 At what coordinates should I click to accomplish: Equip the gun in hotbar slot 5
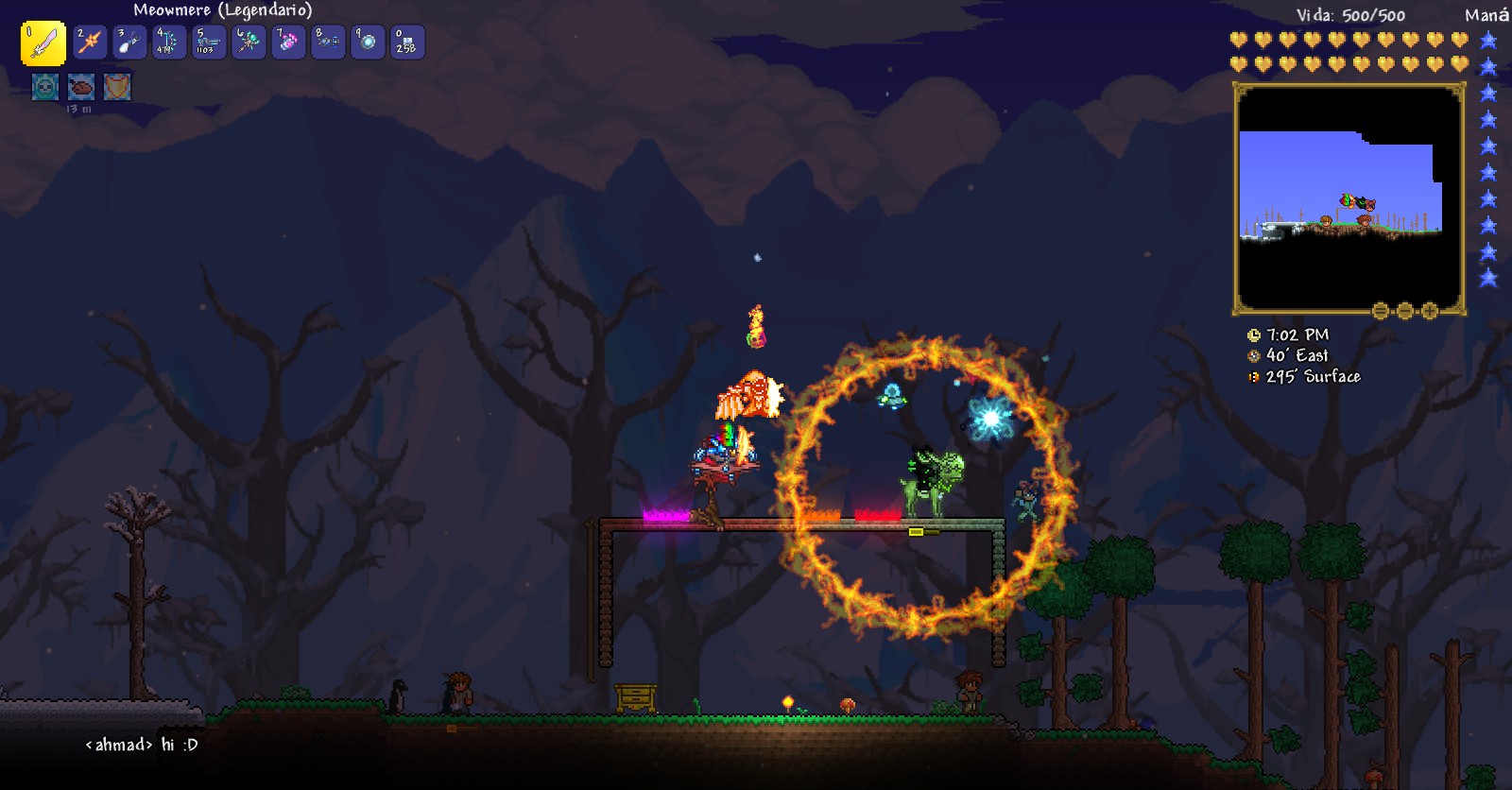point(209,43)
